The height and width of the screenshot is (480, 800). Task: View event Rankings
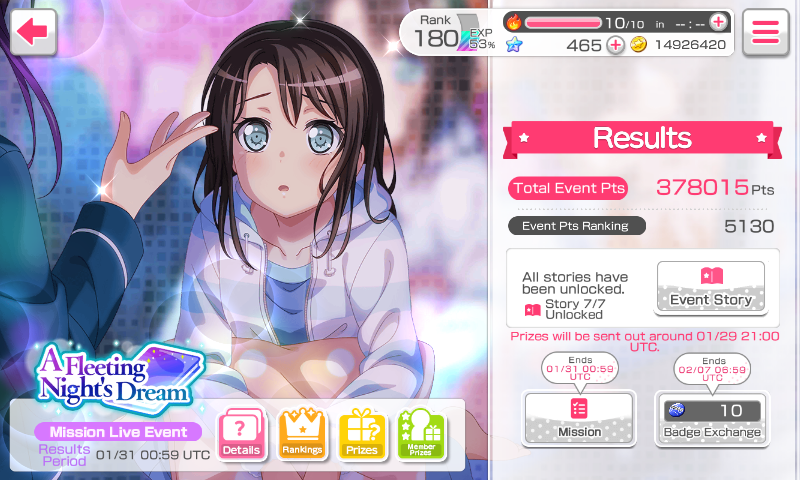tap(301, 435)
